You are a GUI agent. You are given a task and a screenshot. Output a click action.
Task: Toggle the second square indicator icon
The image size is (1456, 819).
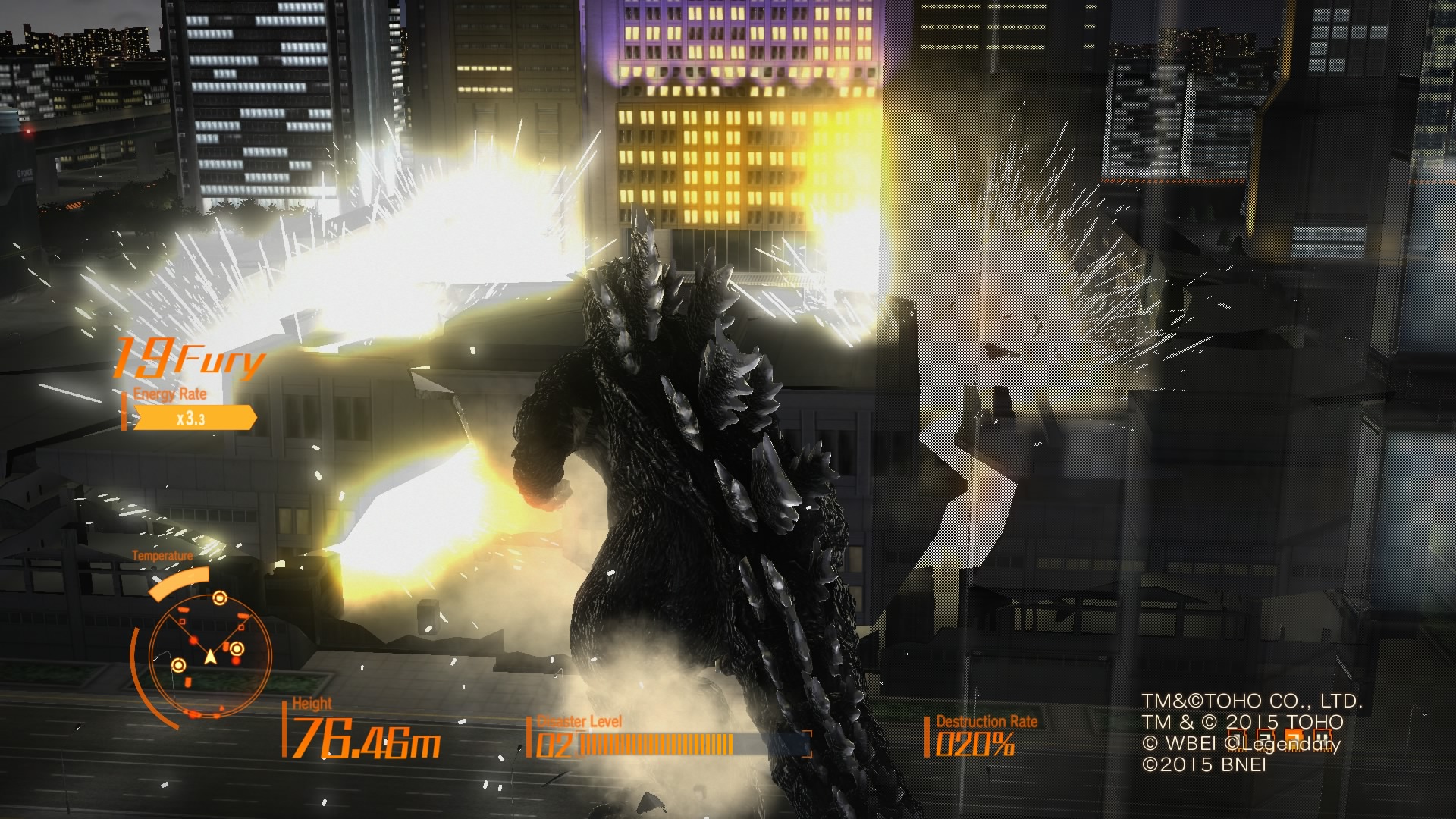point(1265,739)
